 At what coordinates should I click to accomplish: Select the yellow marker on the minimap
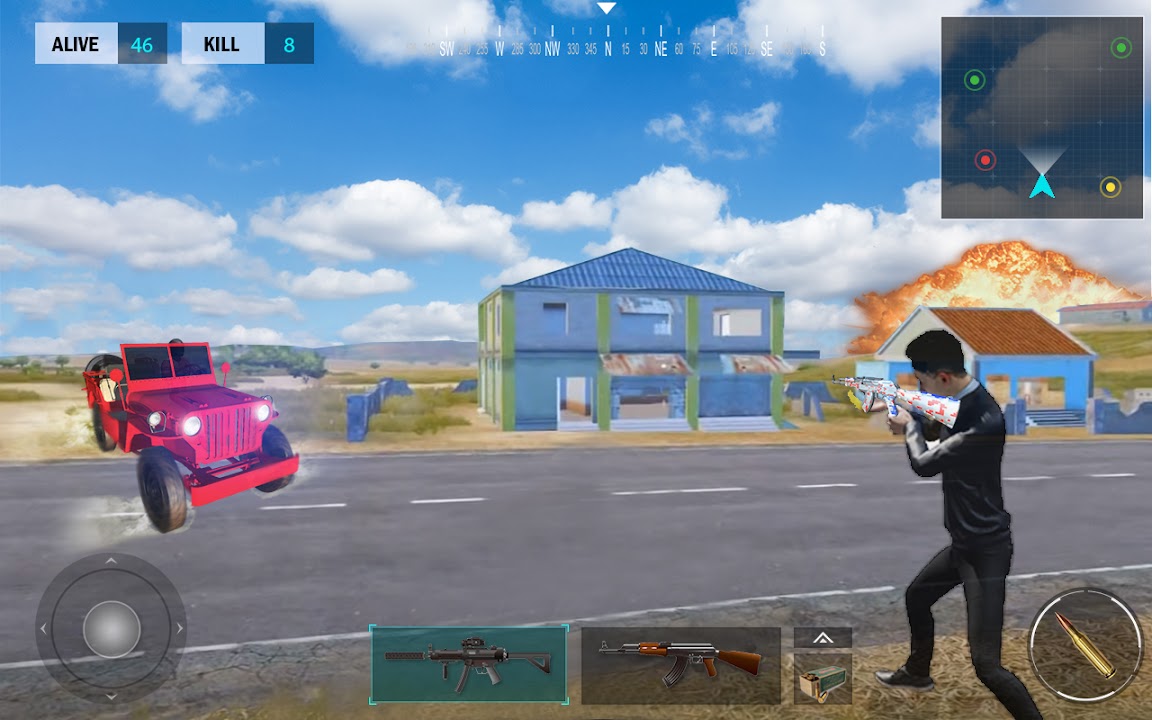1110,187
